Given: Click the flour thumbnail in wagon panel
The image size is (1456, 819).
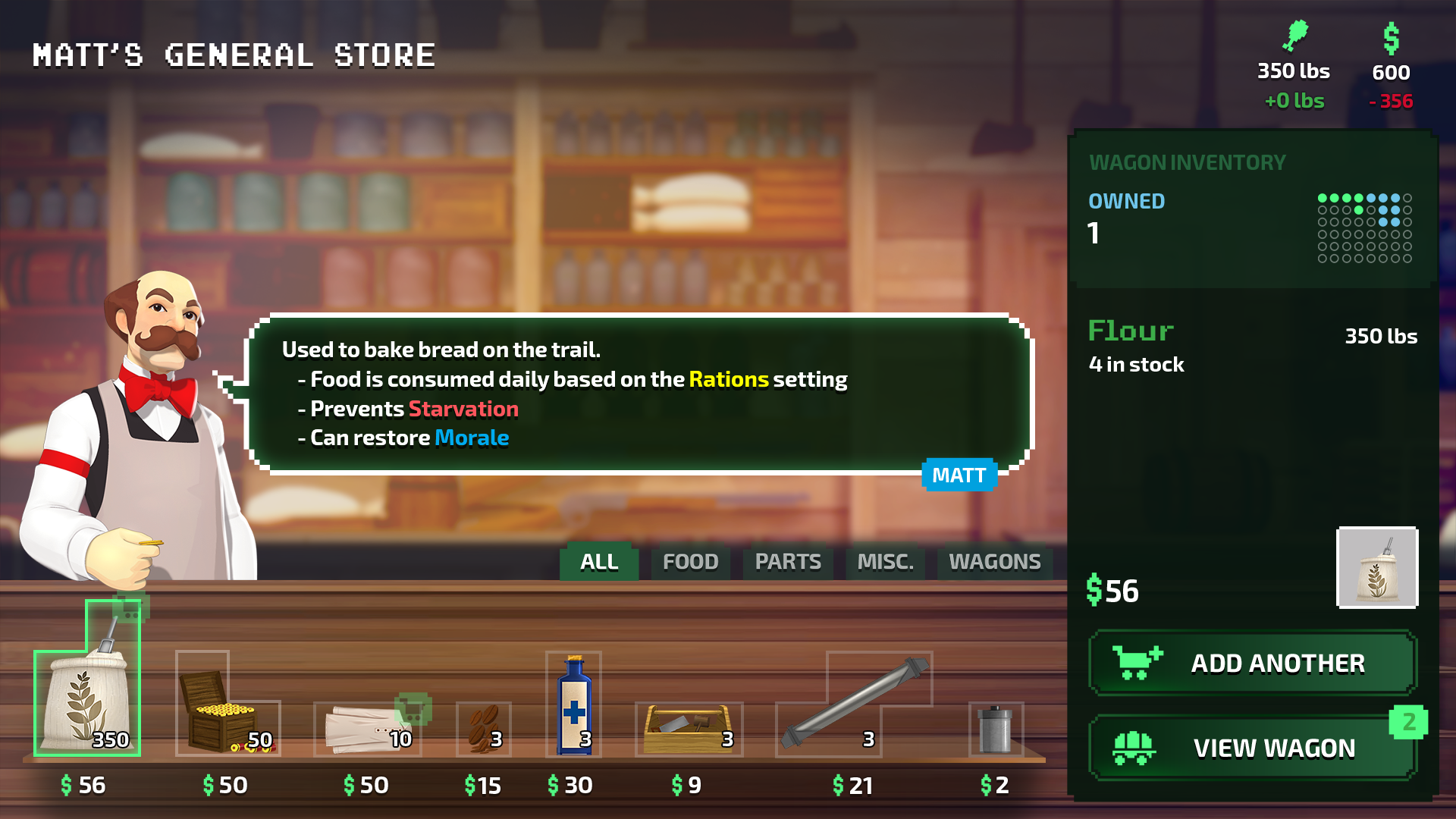Looking at the screenshot, I should [1377, 567].
